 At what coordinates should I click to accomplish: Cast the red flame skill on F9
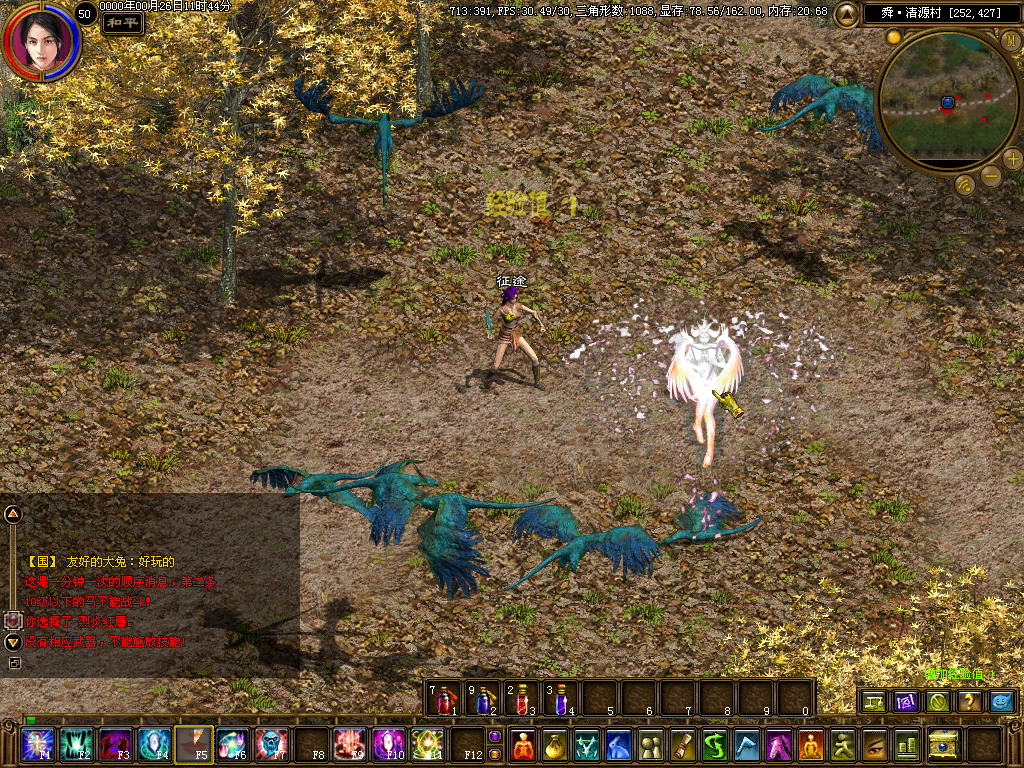pyautogui.click(x=349, y=745)
